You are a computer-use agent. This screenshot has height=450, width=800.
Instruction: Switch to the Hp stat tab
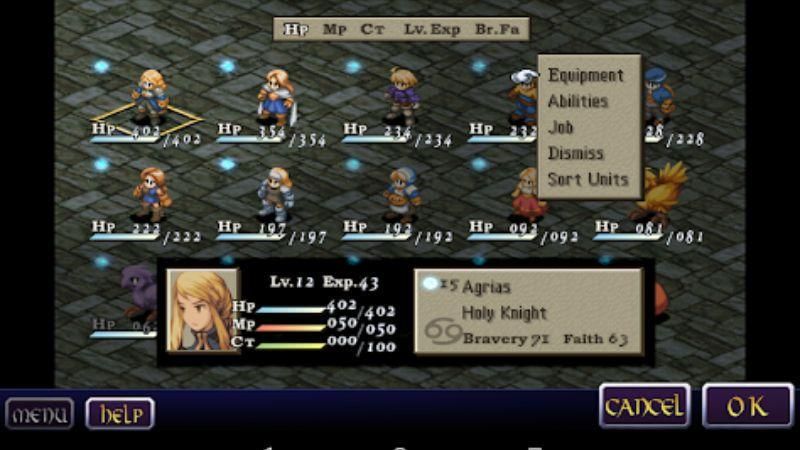[x=296, y=30]
